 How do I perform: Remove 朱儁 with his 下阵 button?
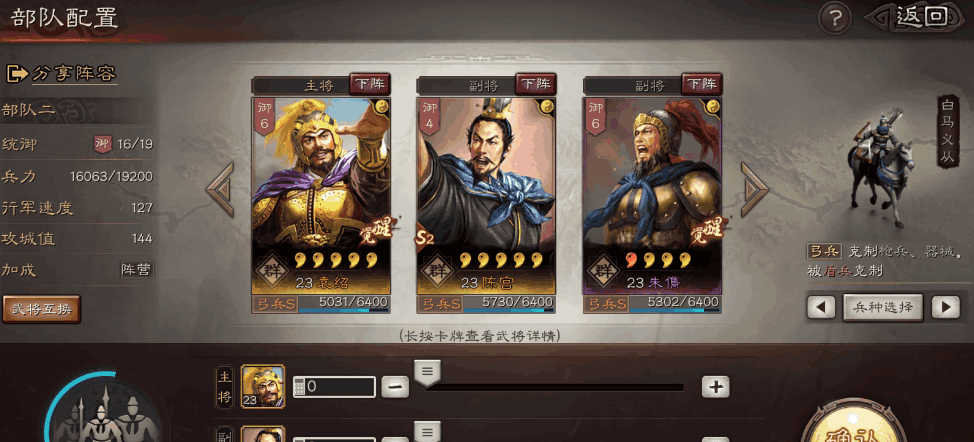coord(700,83)
